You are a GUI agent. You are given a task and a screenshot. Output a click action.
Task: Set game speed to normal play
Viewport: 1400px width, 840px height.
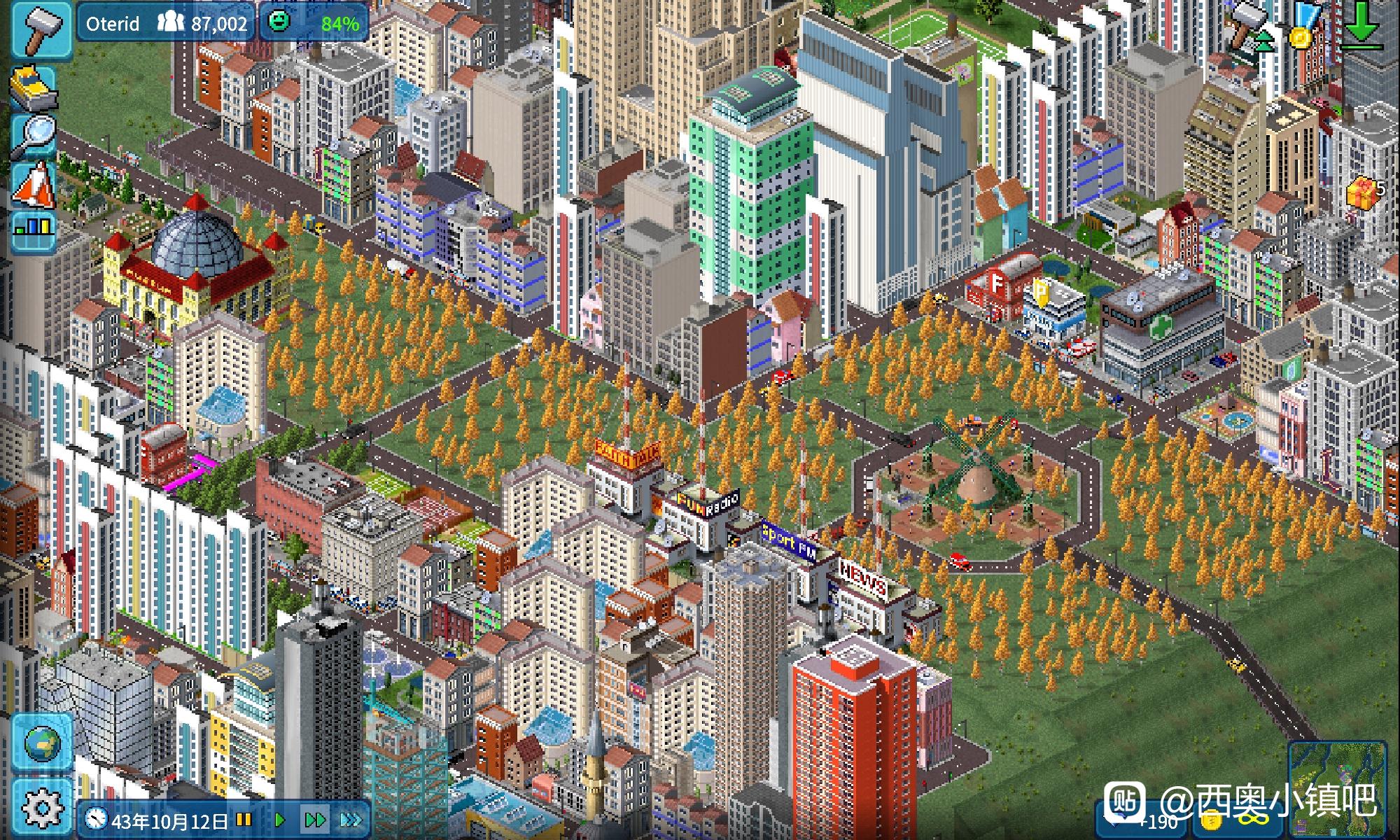pos(280,819)
